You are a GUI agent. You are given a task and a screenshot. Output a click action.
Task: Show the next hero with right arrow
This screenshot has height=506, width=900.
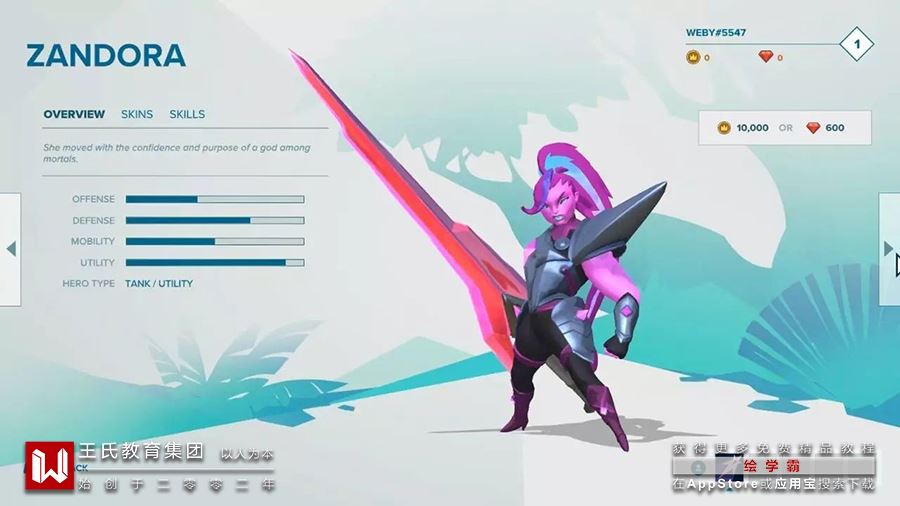pyautogui.click(x=888, y=248)
